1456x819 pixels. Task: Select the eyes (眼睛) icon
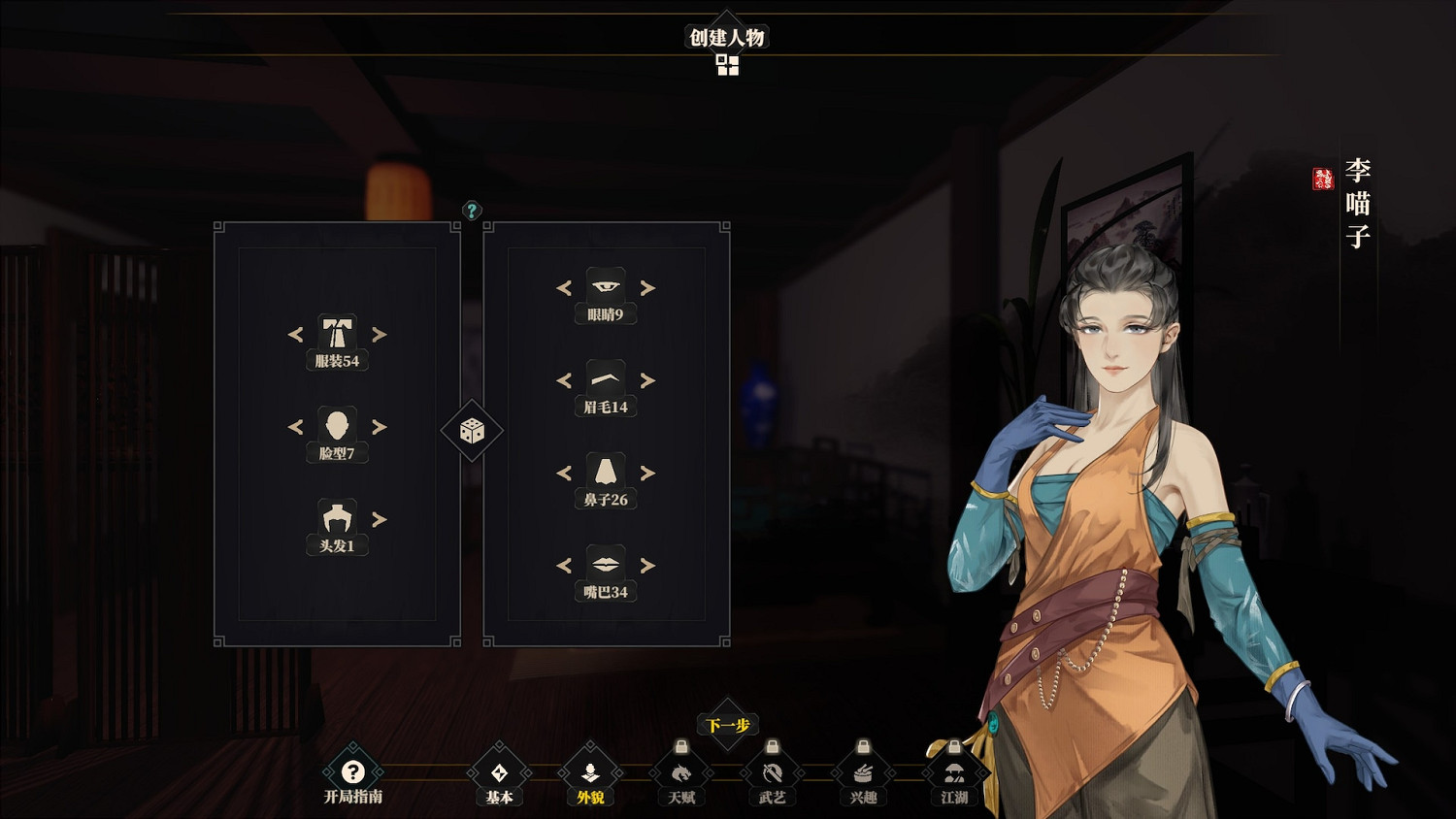[x=606, y=285]
